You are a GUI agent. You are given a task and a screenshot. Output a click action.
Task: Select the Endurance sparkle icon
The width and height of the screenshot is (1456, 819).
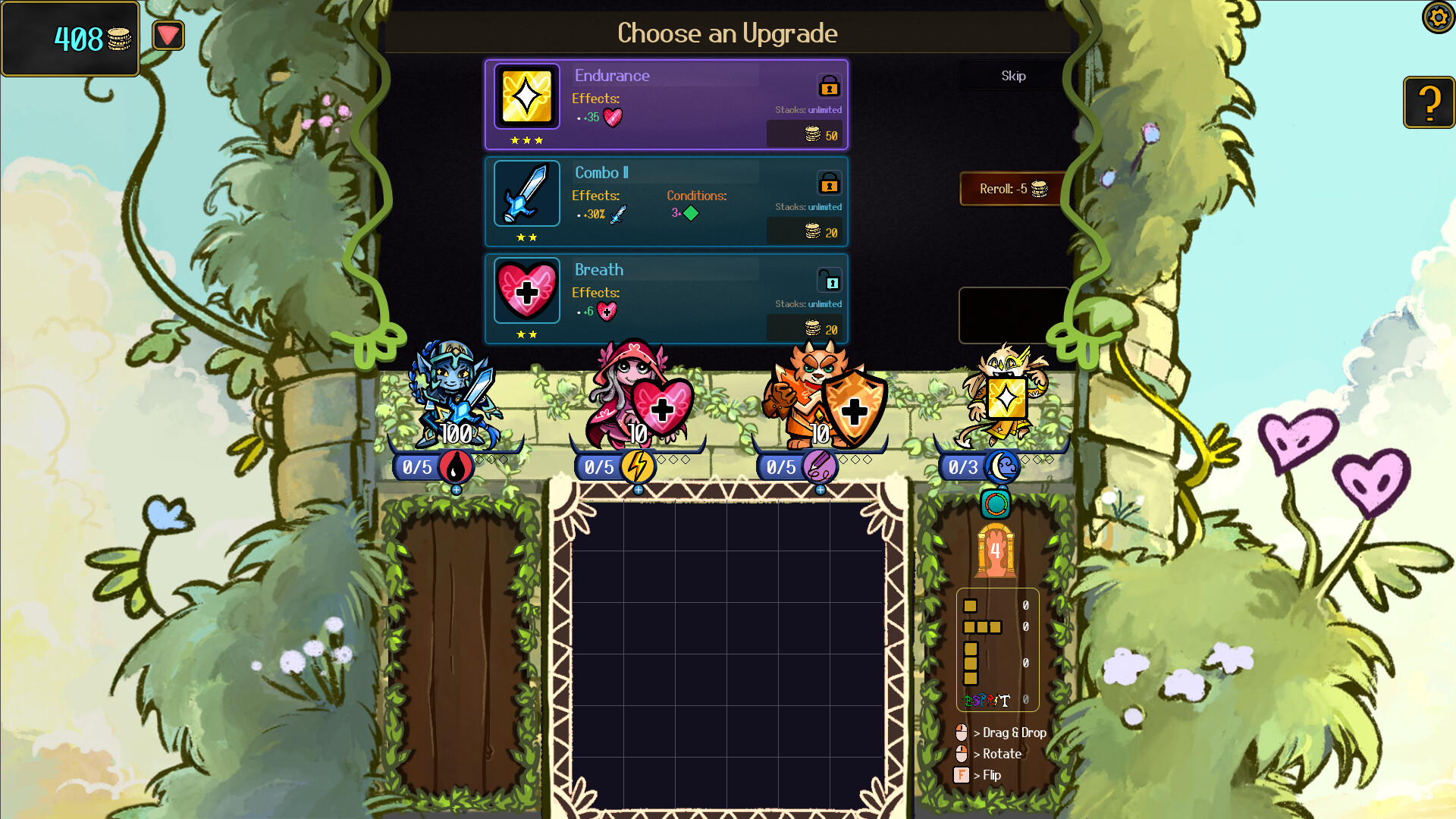click(526, 96)
